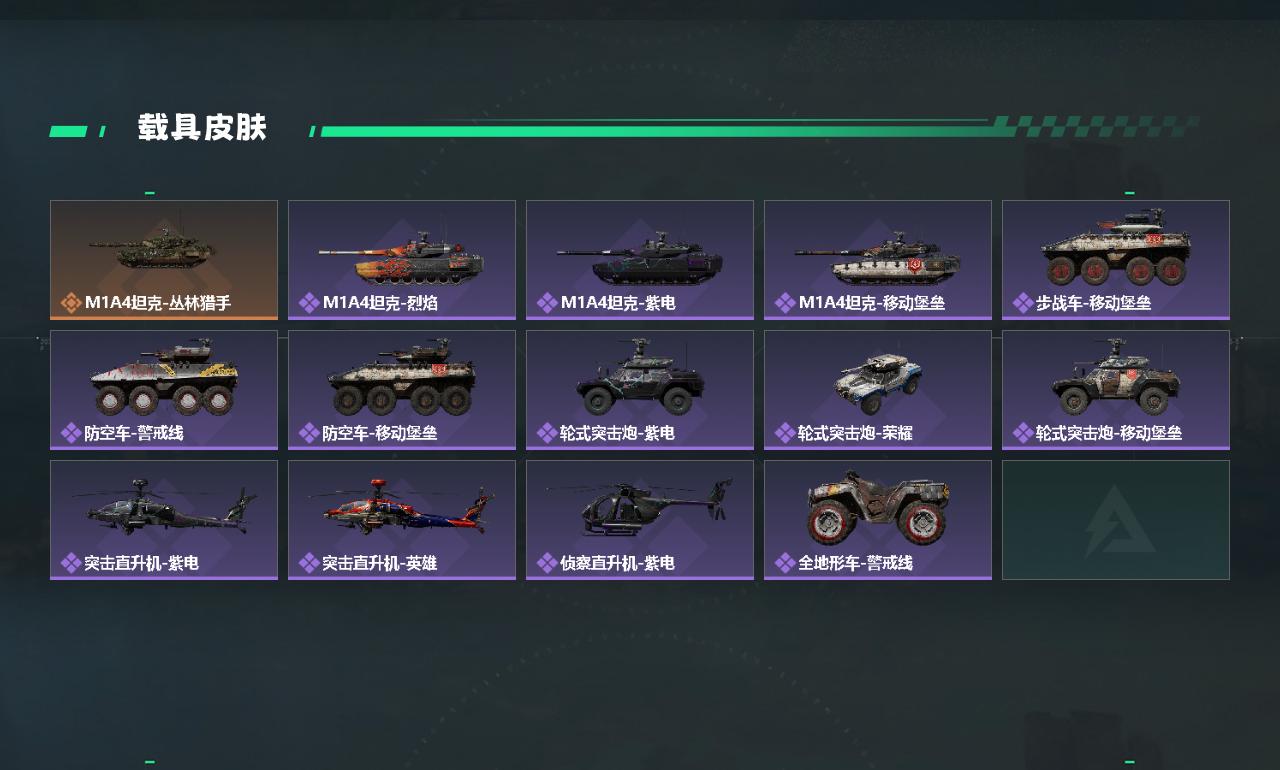Image resolution: width=1280 pixels, height=770 pixels.
Task: Choose the M1A4坦克-烈焰 tank skin
Action: pyautogui.click(x=402, y=259)
